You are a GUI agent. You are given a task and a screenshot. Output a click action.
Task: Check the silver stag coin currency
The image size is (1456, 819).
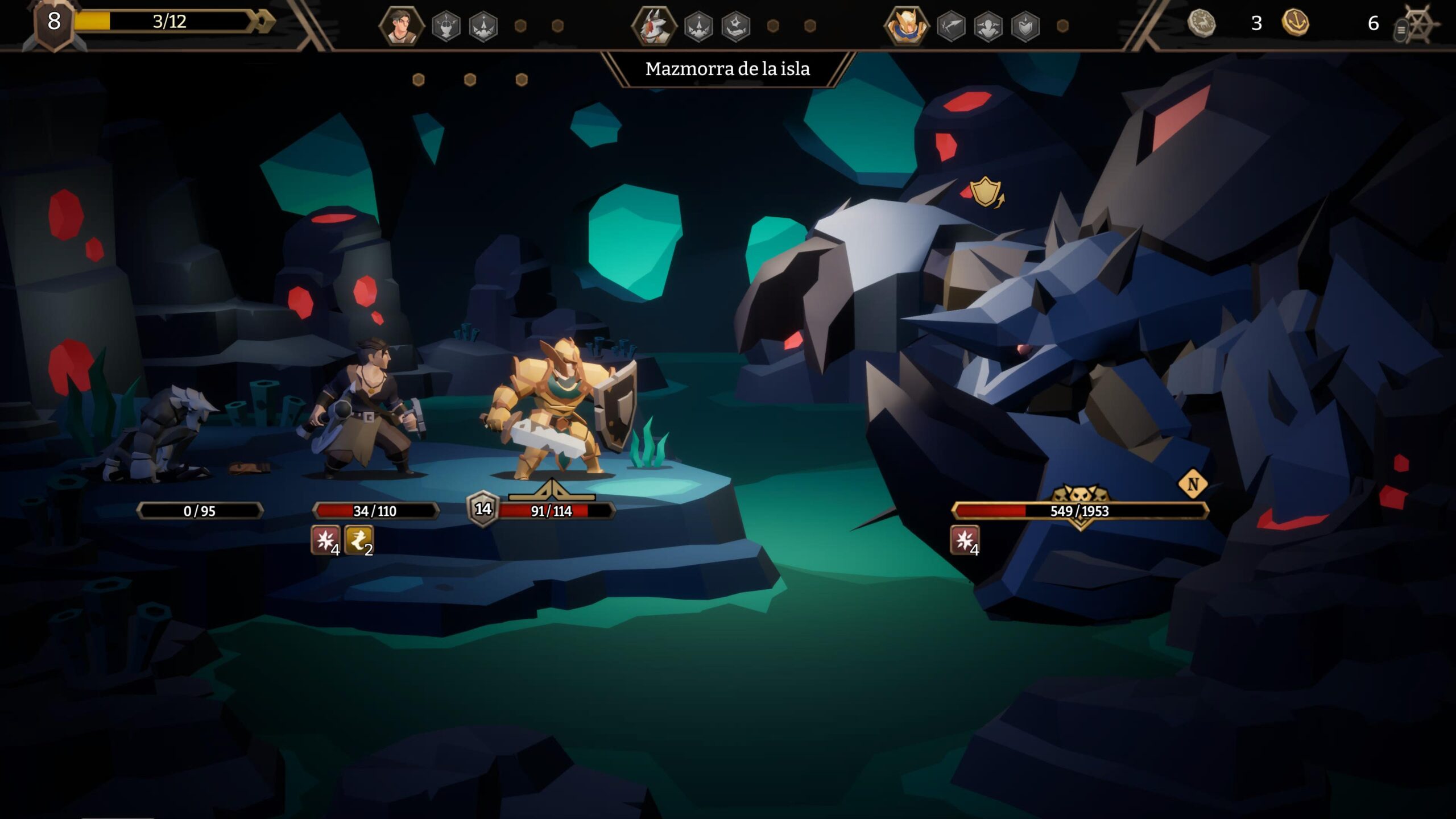click(x=1201, y=23)
